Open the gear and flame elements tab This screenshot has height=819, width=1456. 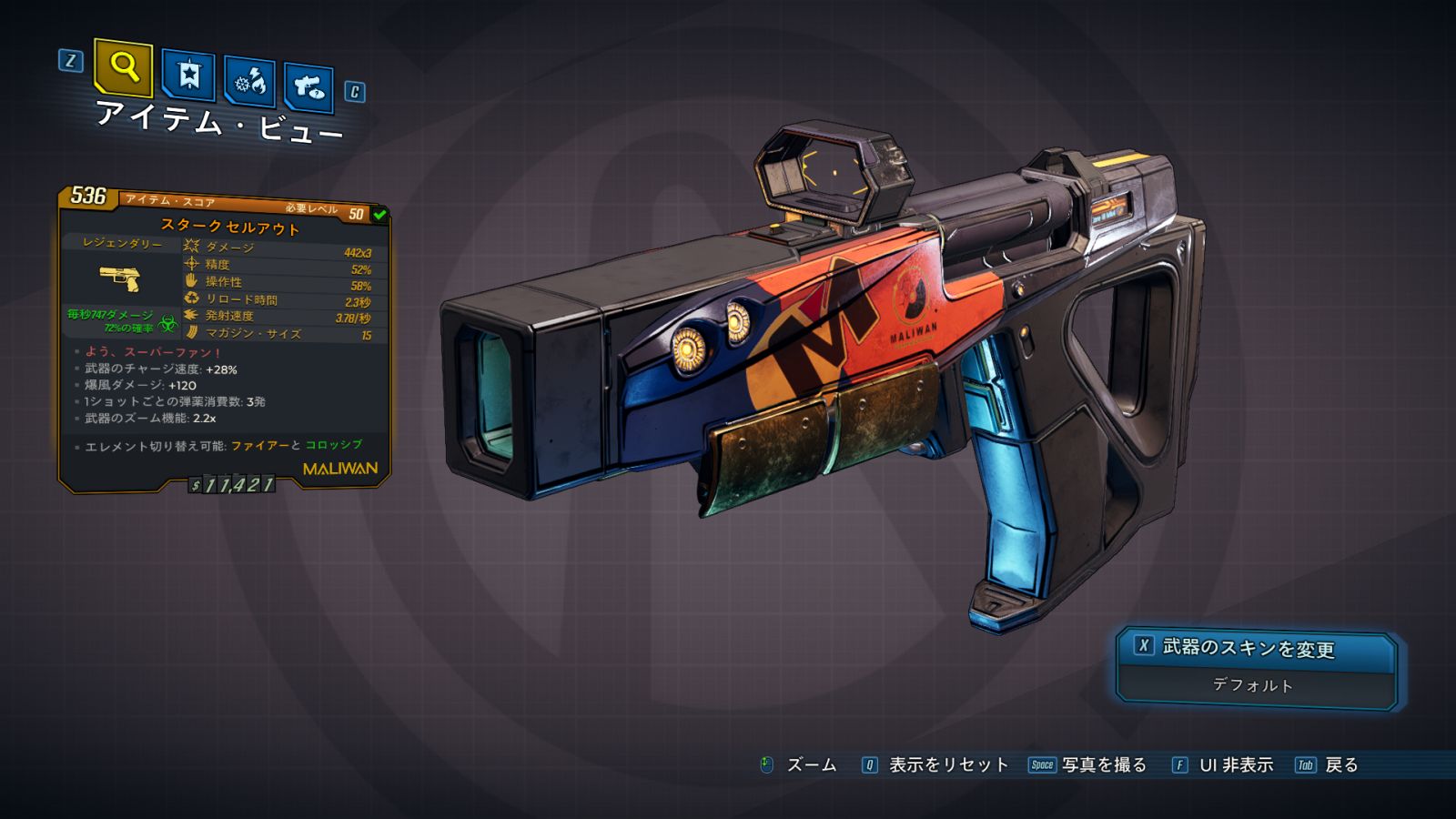249,82
